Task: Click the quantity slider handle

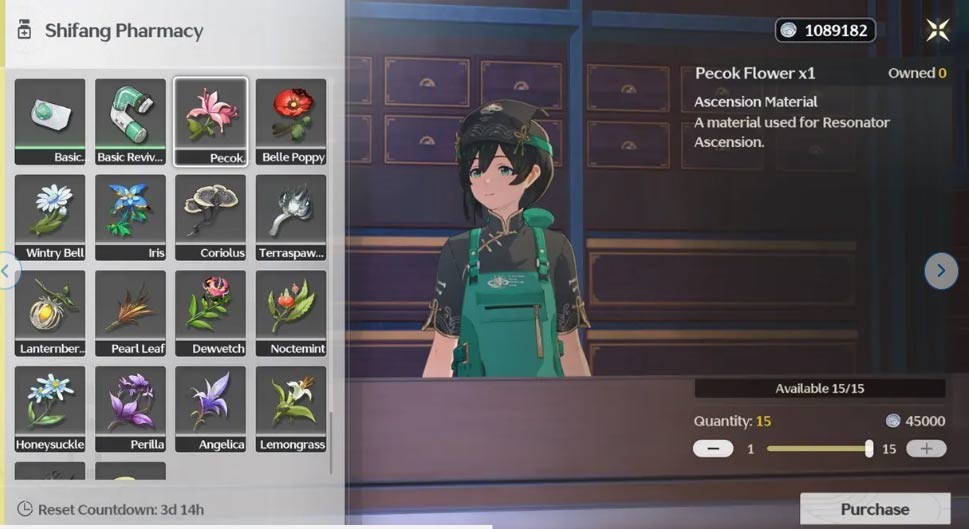Action: click(x=869, y=449)
